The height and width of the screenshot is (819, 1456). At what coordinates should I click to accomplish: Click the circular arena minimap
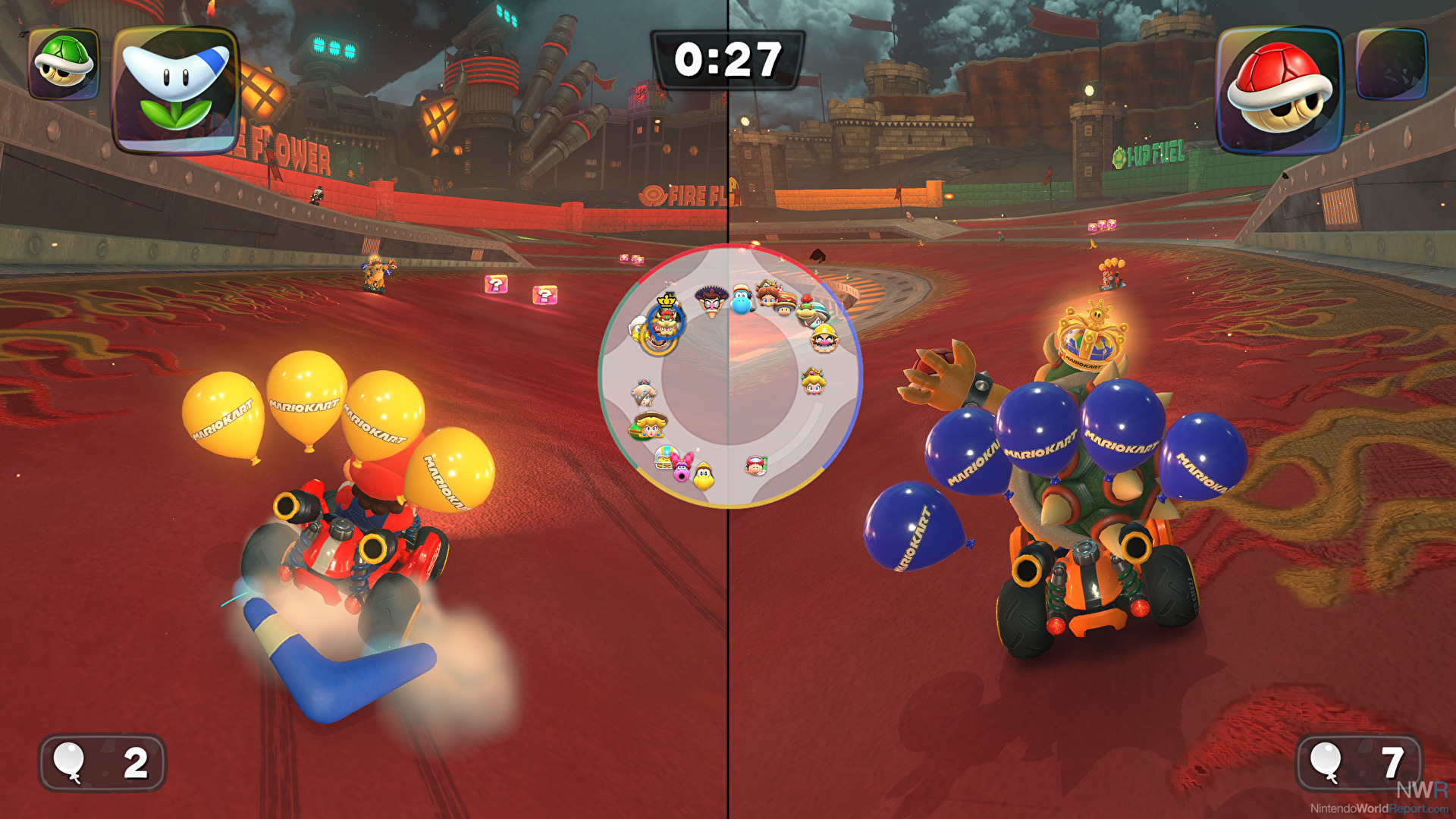click(x=729, y=376)
